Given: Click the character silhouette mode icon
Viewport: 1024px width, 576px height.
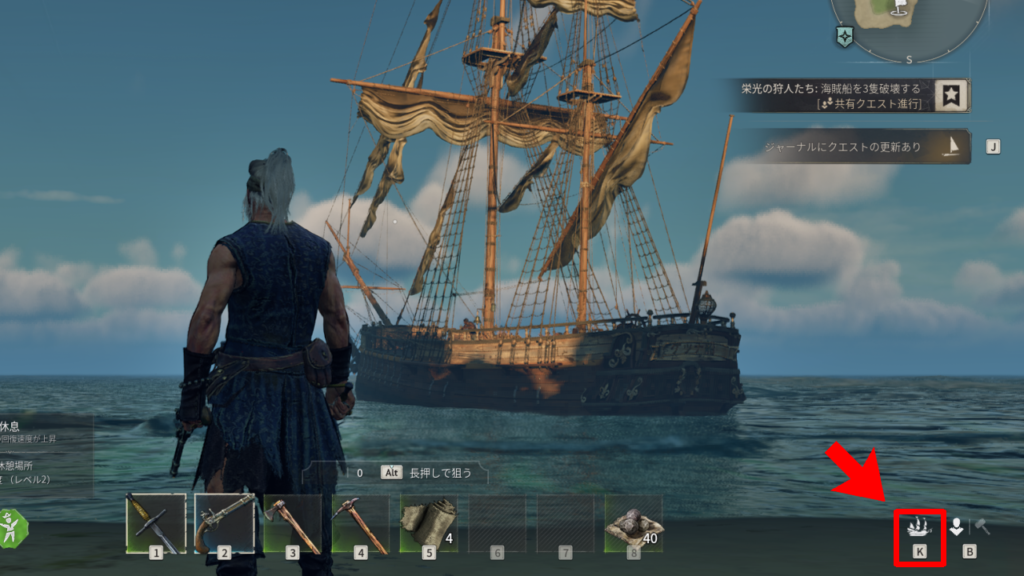Looking at the screenshot, I should [957, 527].
